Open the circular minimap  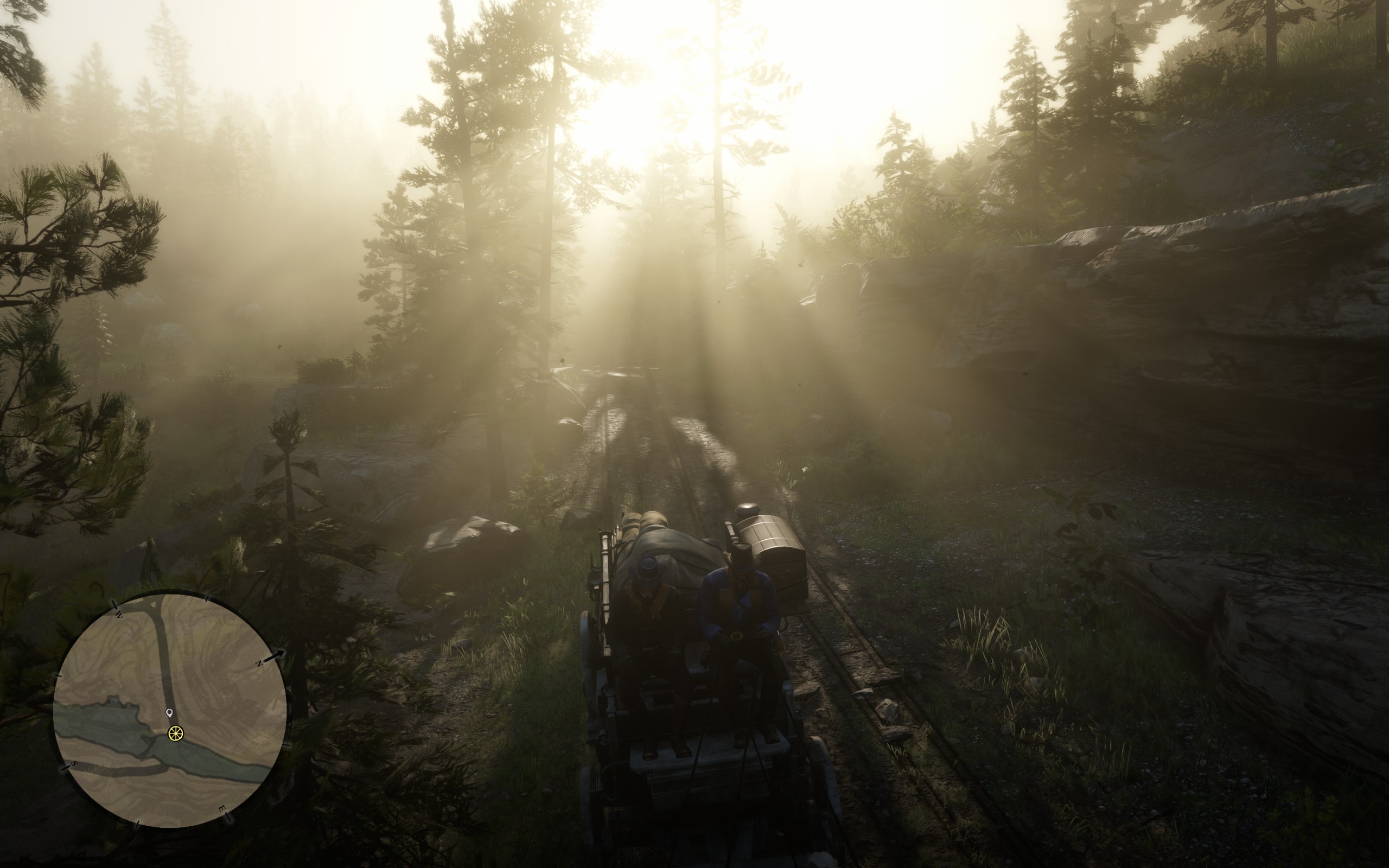pos(170,710)
